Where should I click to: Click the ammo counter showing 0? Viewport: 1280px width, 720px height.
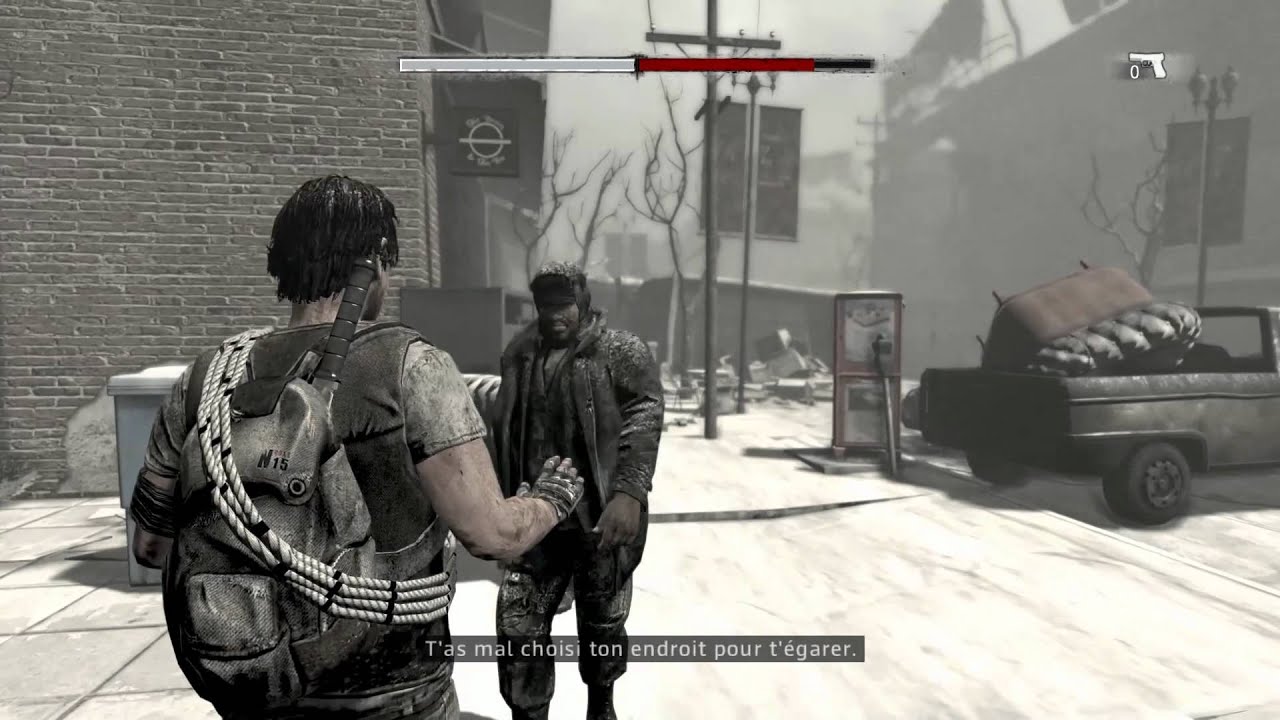(1135, 74)
